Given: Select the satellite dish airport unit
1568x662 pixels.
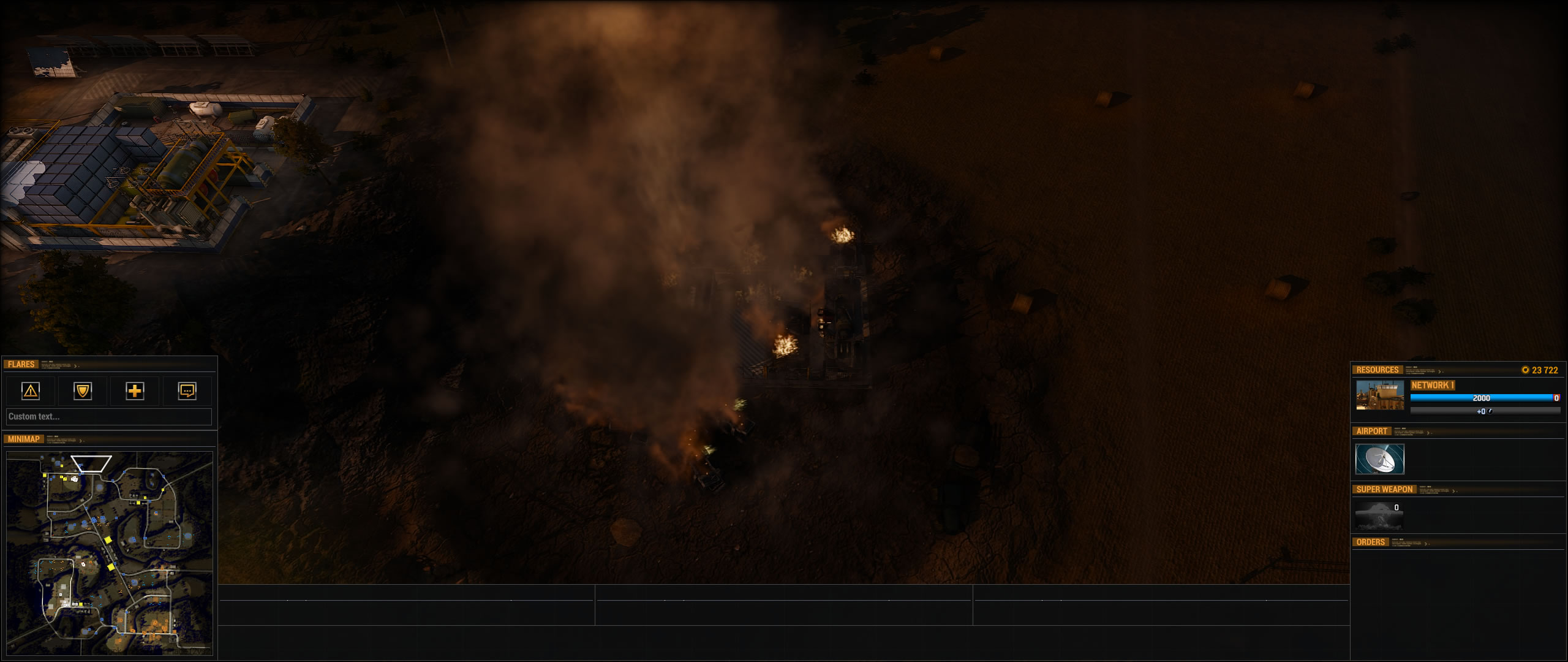Looking at the screenshot, I should (1379, 459).
